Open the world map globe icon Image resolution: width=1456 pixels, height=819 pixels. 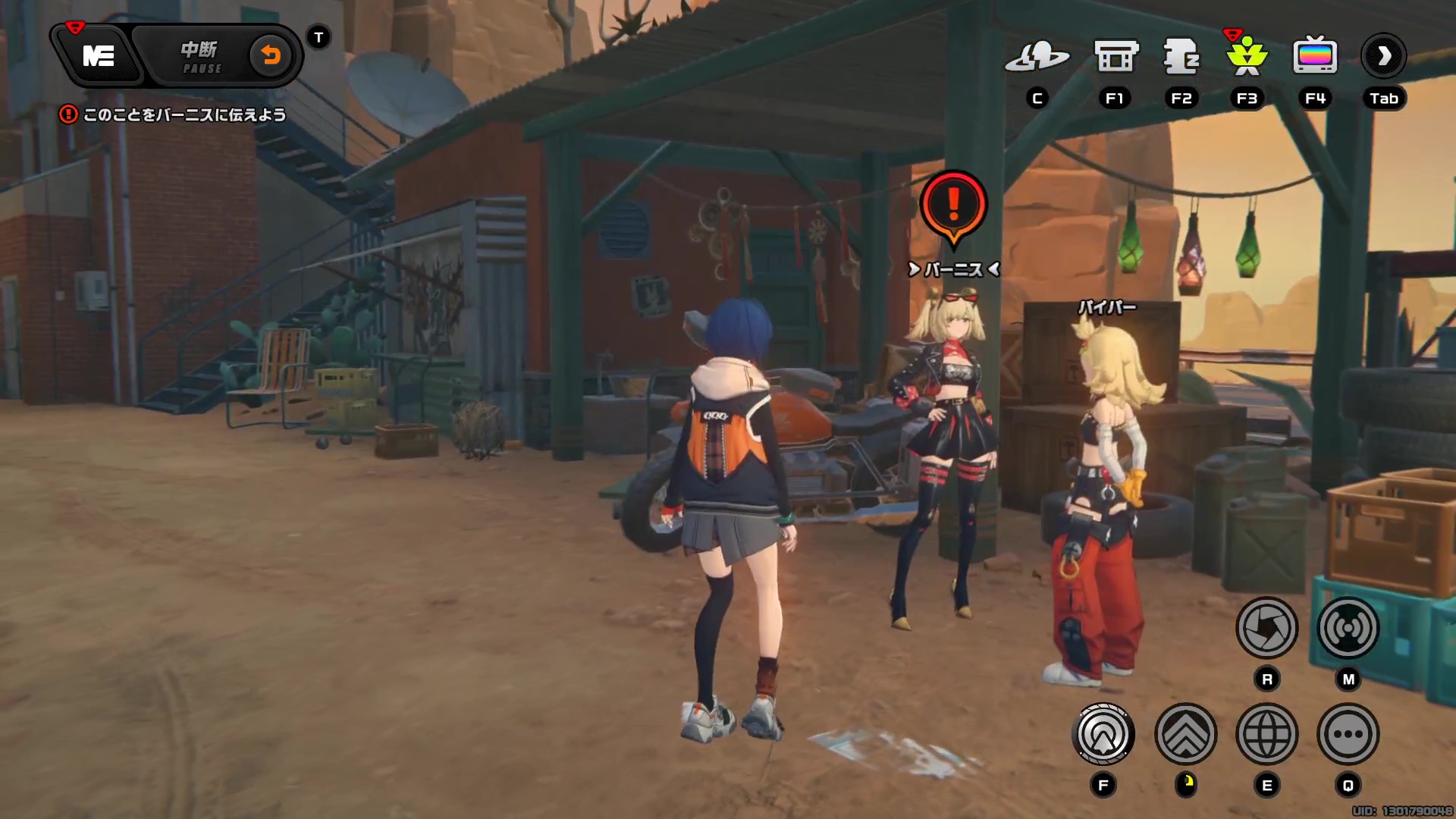click(1267, 733)
